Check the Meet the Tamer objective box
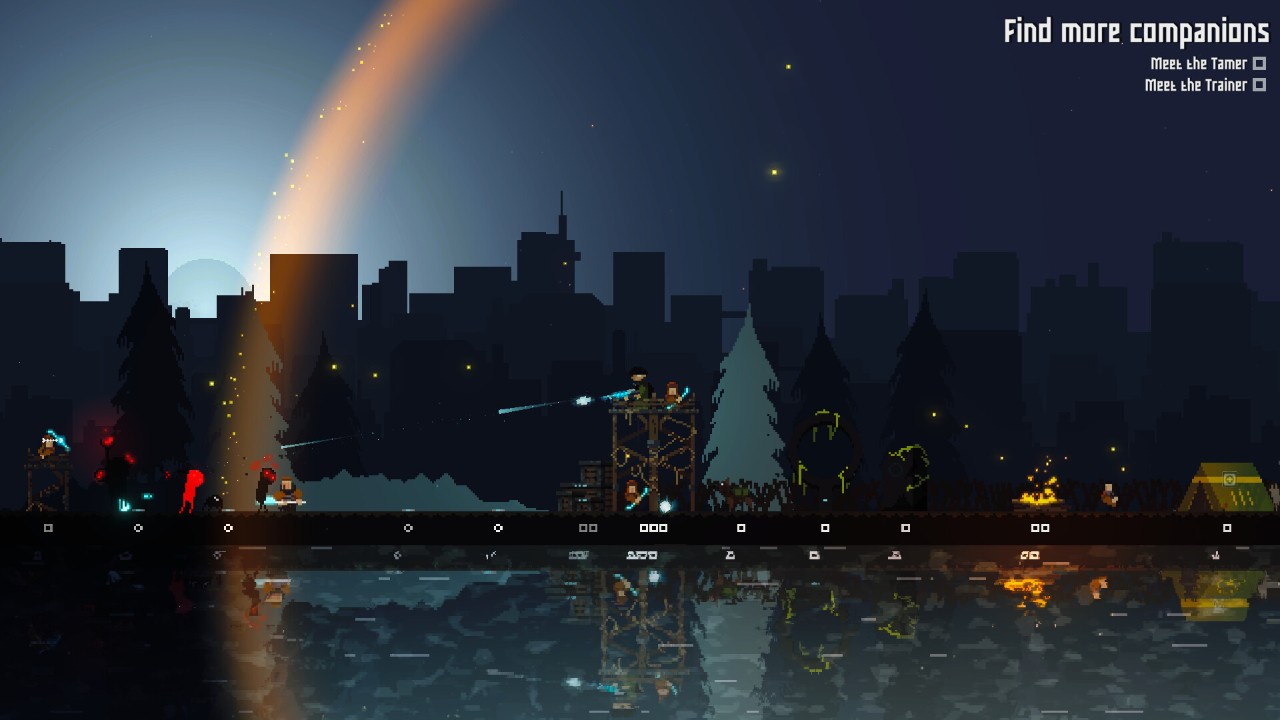 [1258, 63]
